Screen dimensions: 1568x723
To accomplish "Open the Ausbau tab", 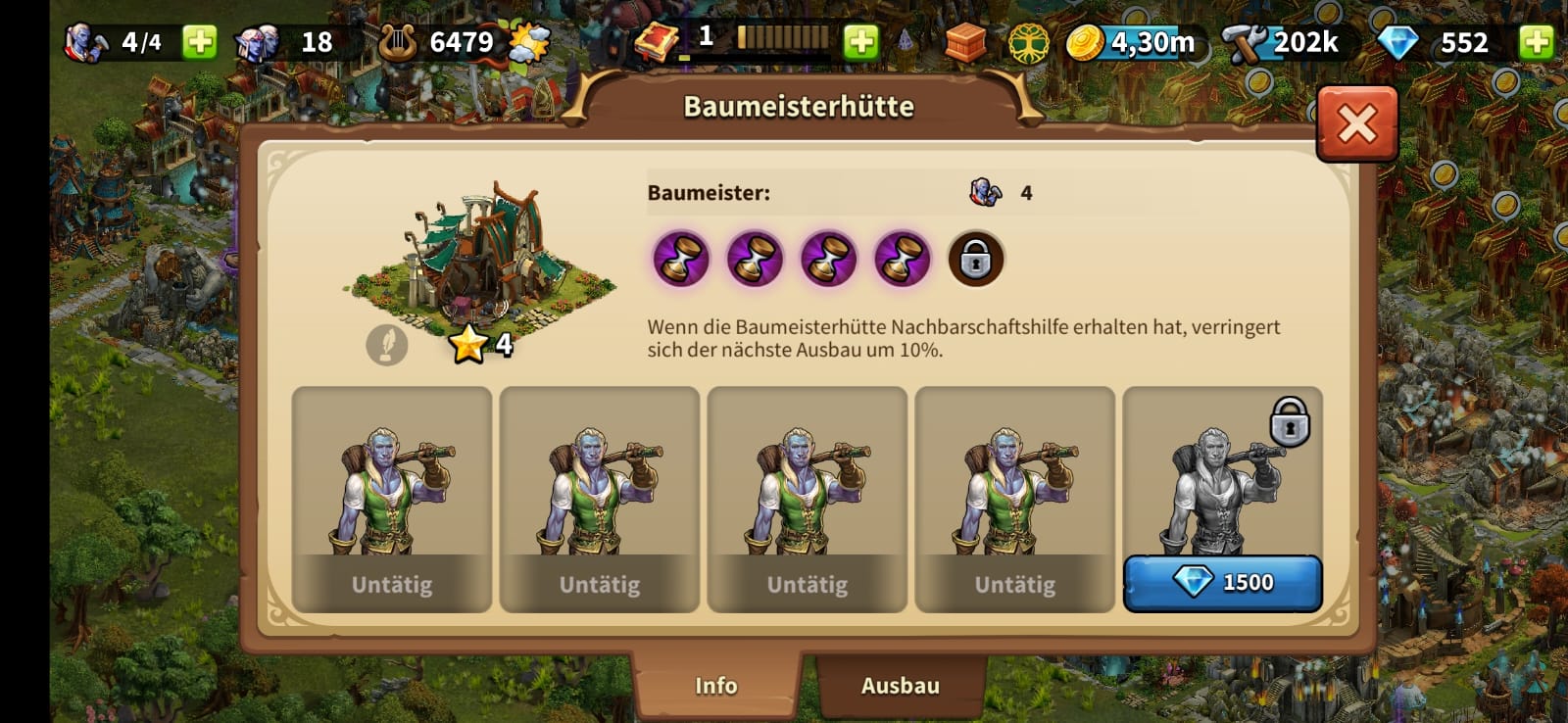I will [x=900, y=685].
